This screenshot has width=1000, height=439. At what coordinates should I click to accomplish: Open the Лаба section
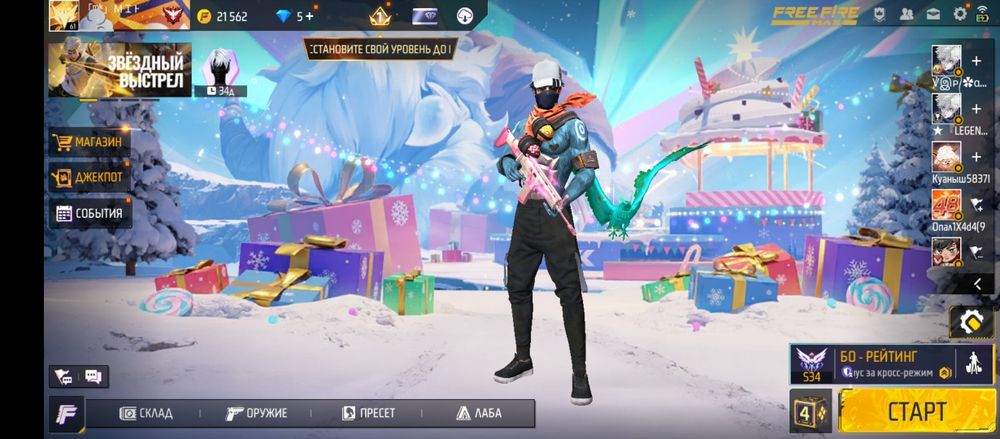[479, 413]
